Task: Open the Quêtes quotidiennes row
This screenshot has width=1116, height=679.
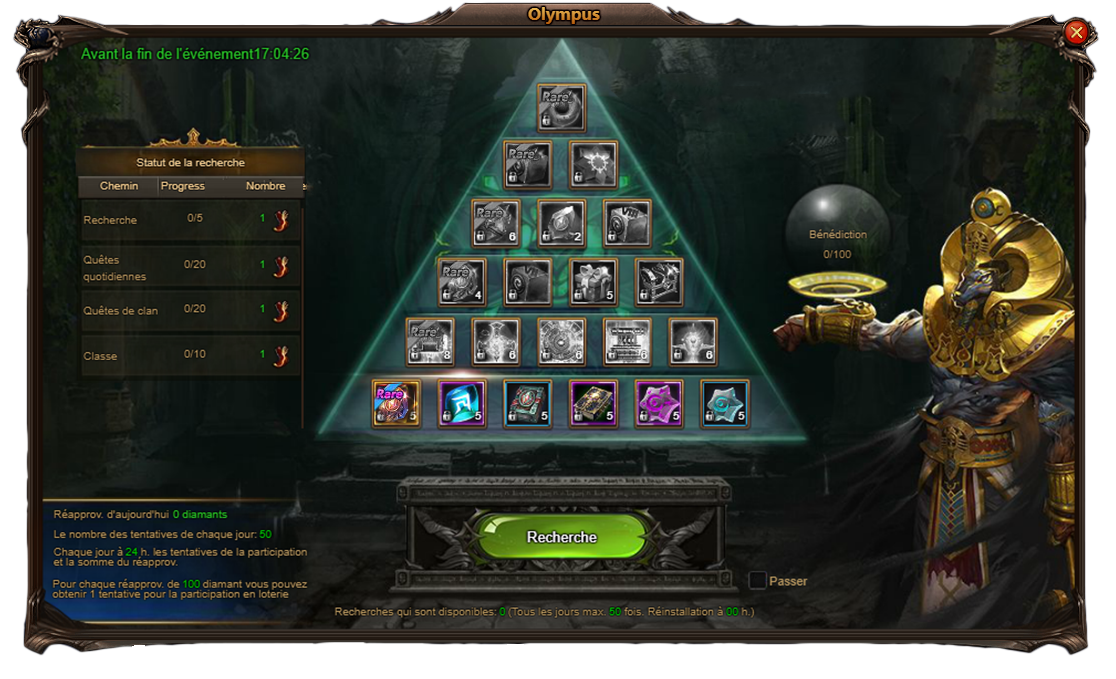Action: (190, 267)
